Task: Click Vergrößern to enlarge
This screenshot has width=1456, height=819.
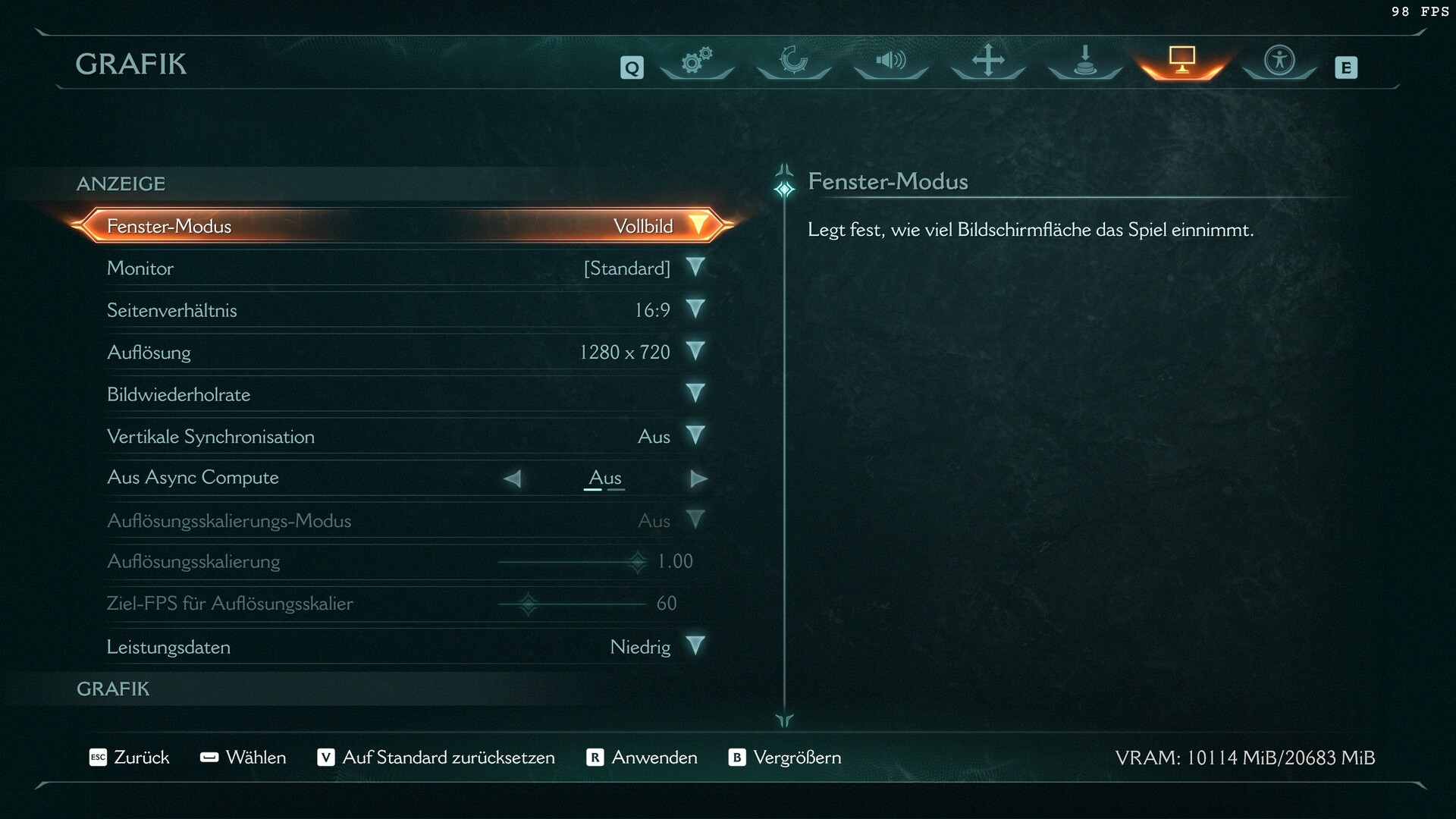Action: tap(785, 758)
